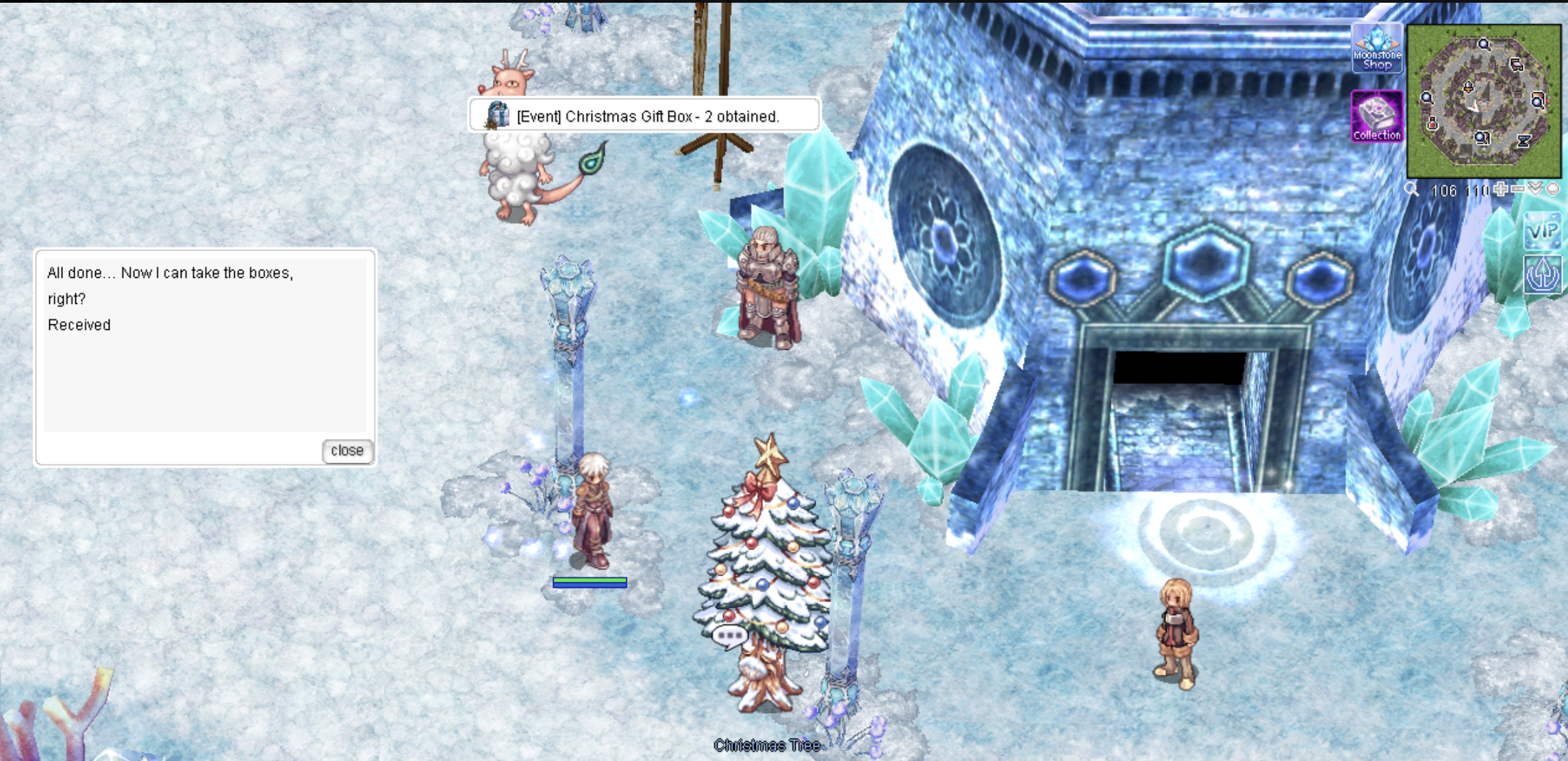Select the anvil marker on the minimap
This screenshot has width=1568, height=761.
(x=1523, y=141)
